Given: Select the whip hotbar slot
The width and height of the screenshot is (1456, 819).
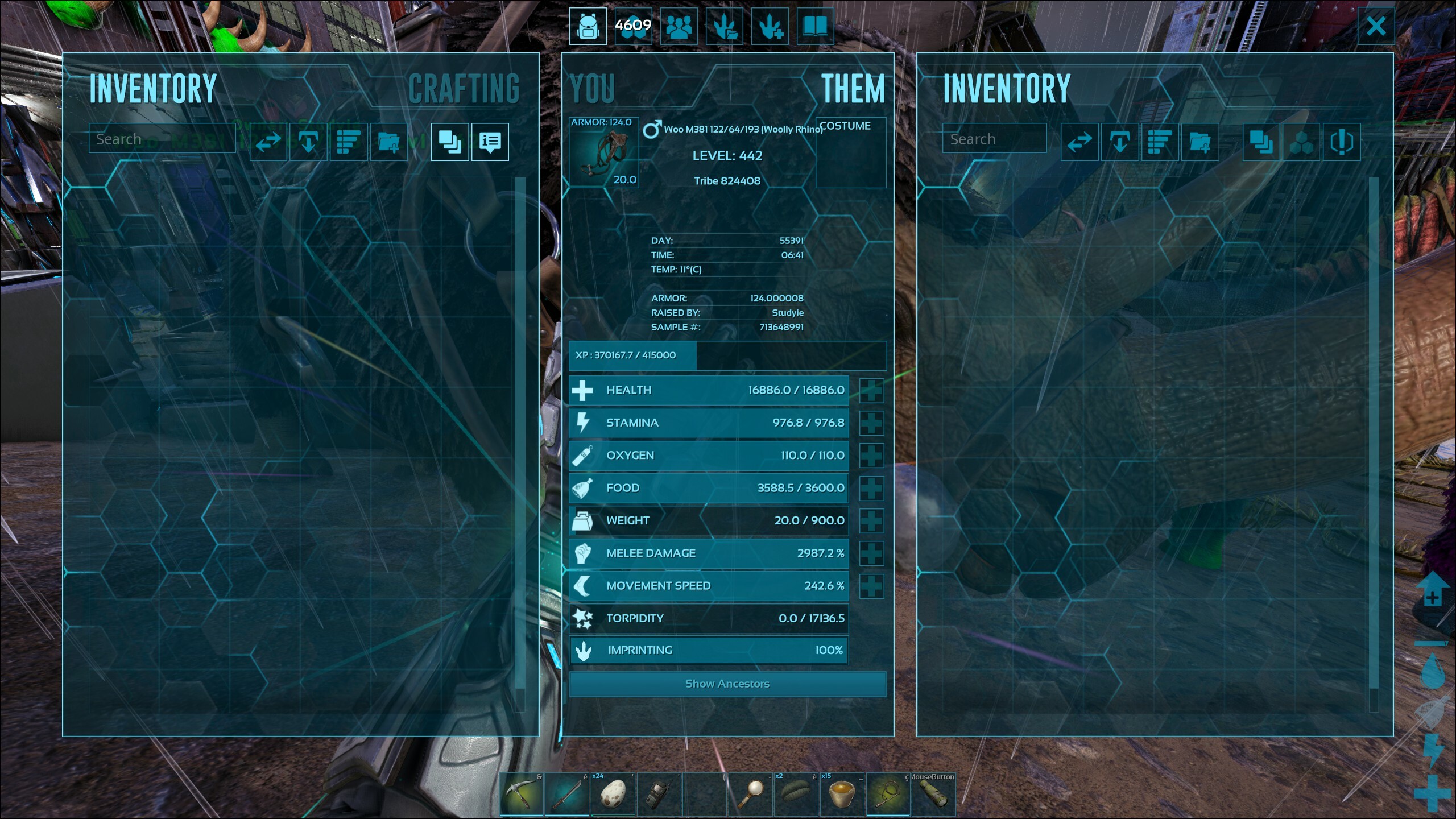Looking at the screenshot, I should click(887, 795).
